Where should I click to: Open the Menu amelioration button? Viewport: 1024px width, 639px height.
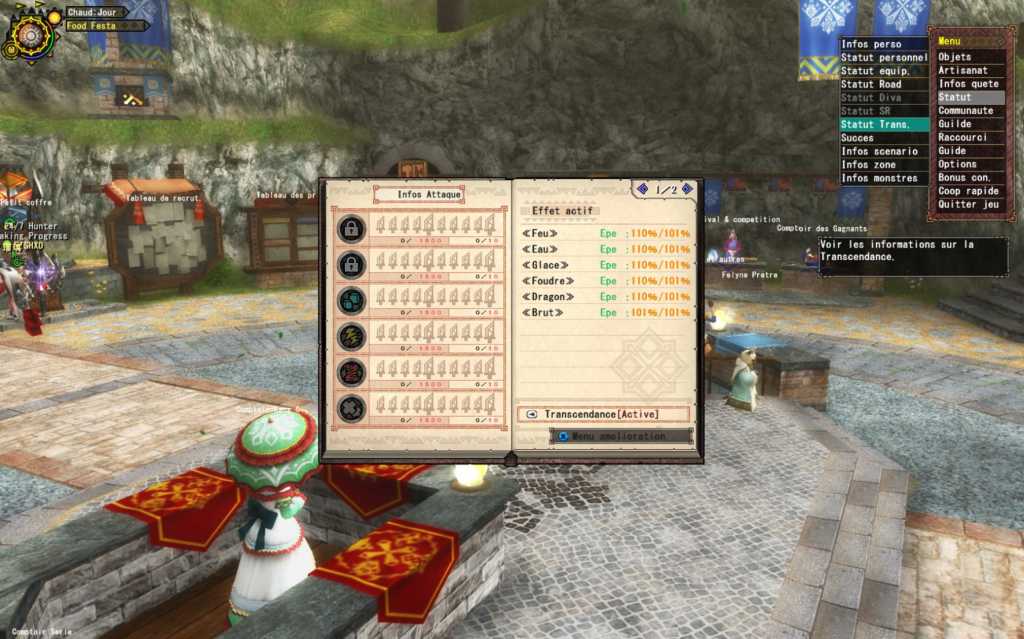(x=621, y=436)
